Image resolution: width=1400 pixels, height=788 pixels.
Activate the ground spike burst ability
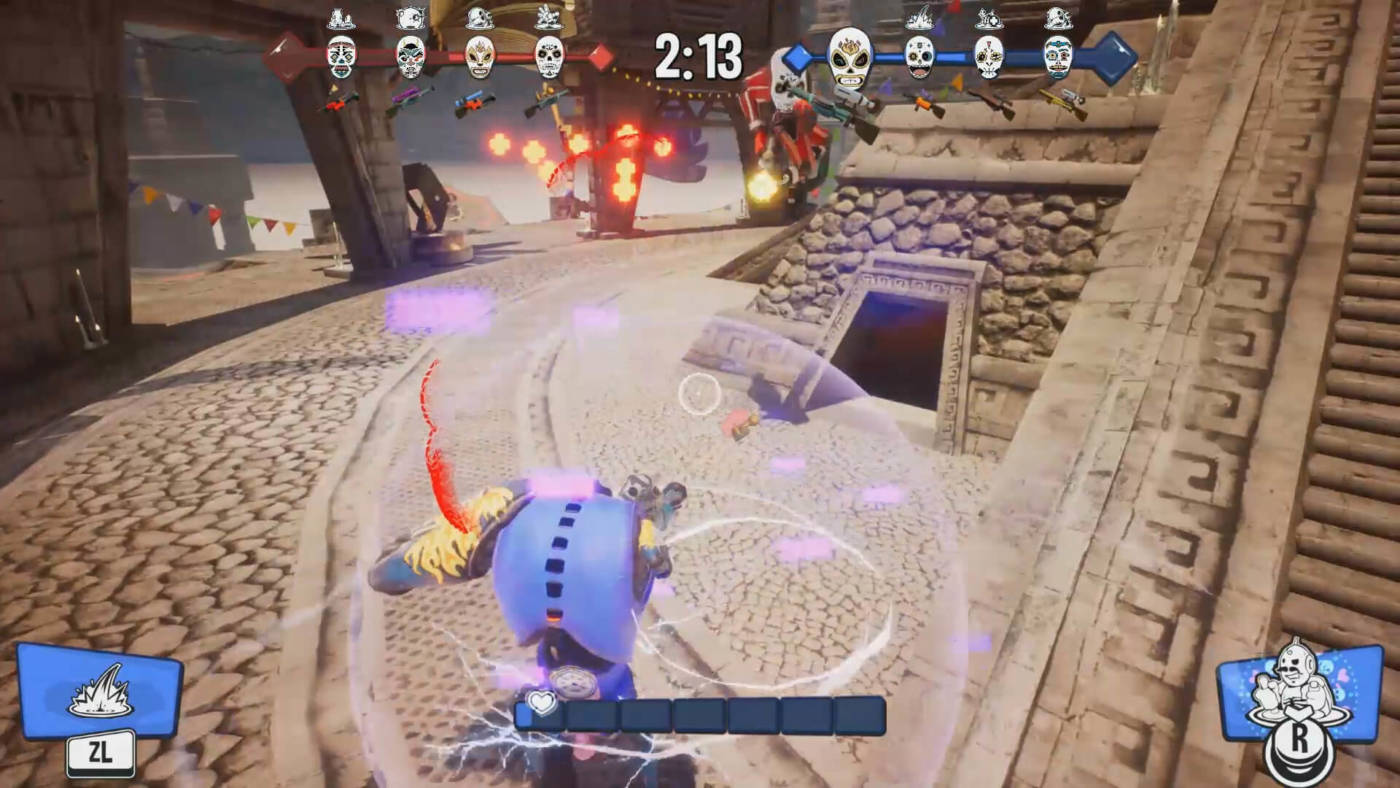(99, 691)
